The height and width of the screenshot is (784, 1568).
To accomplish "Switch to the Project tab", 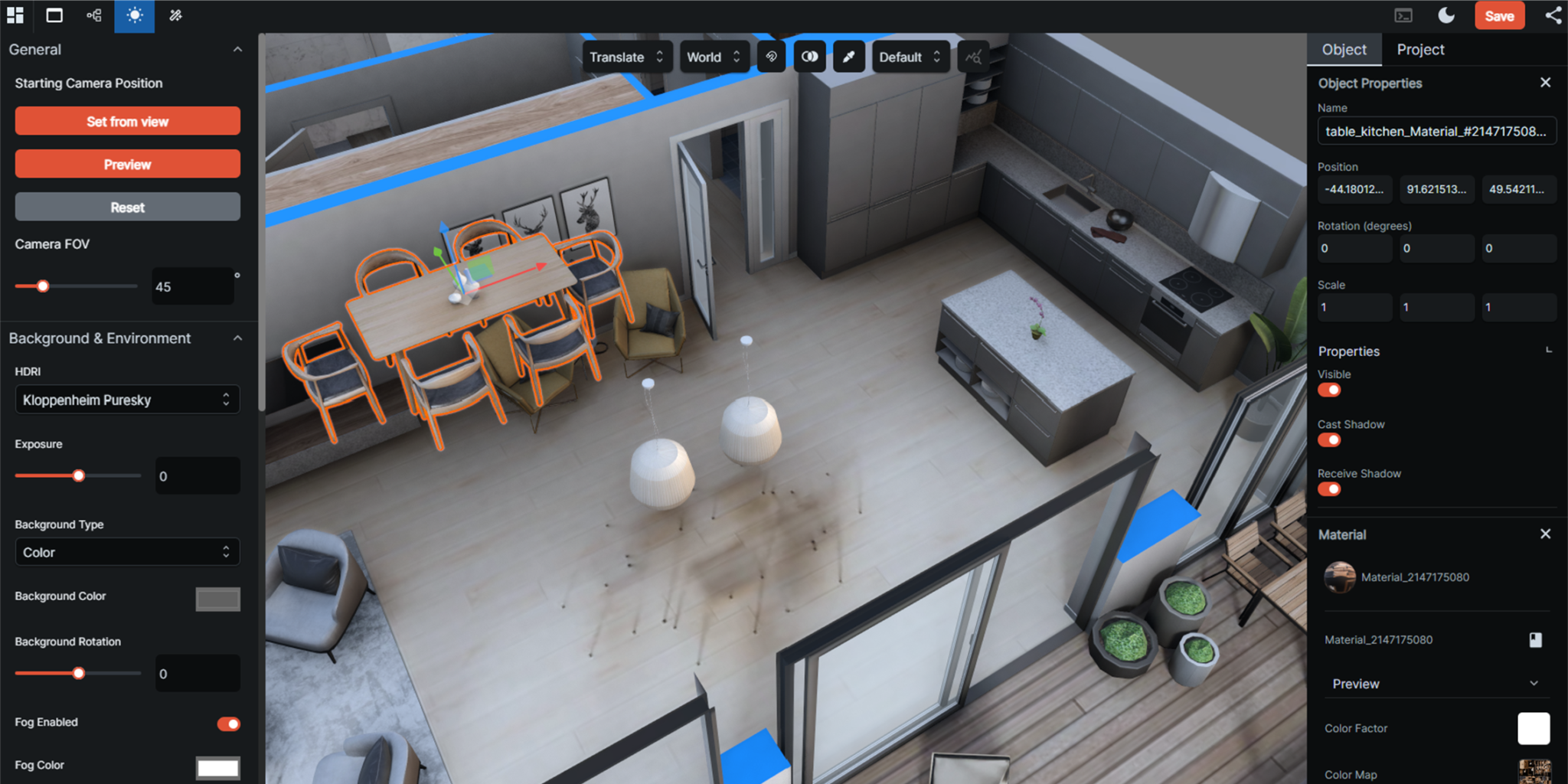I will pos(1420,49).
